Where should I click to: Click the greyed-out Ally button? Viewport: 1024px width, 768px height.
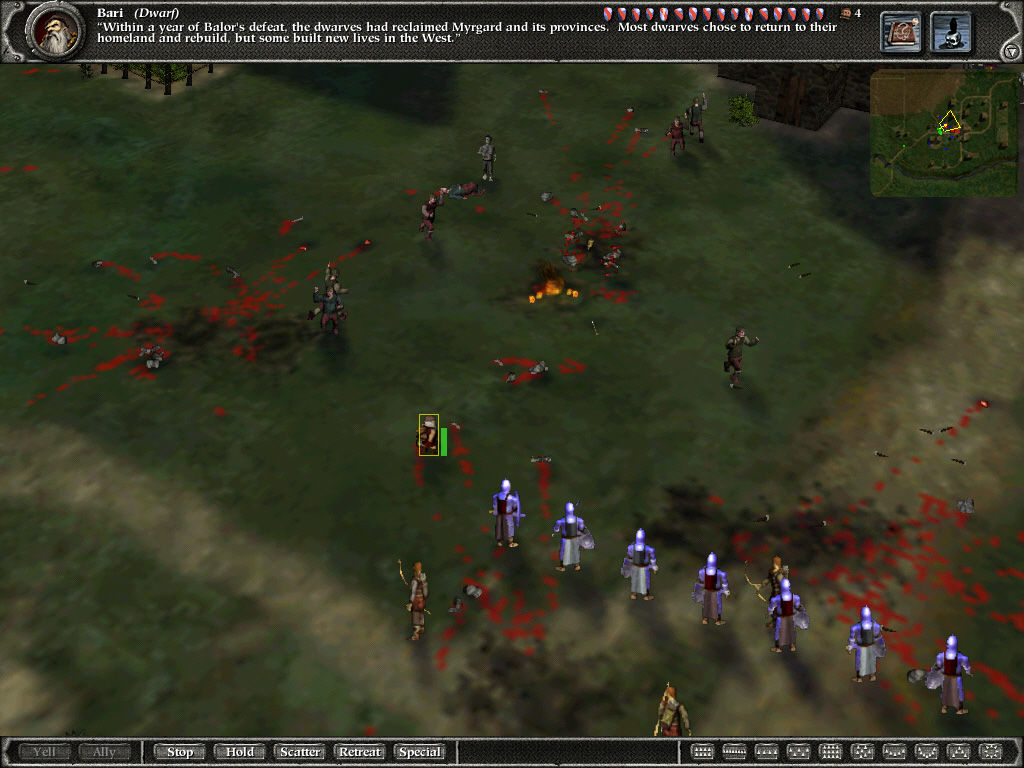pyautogui.click(x=105, y=752)
